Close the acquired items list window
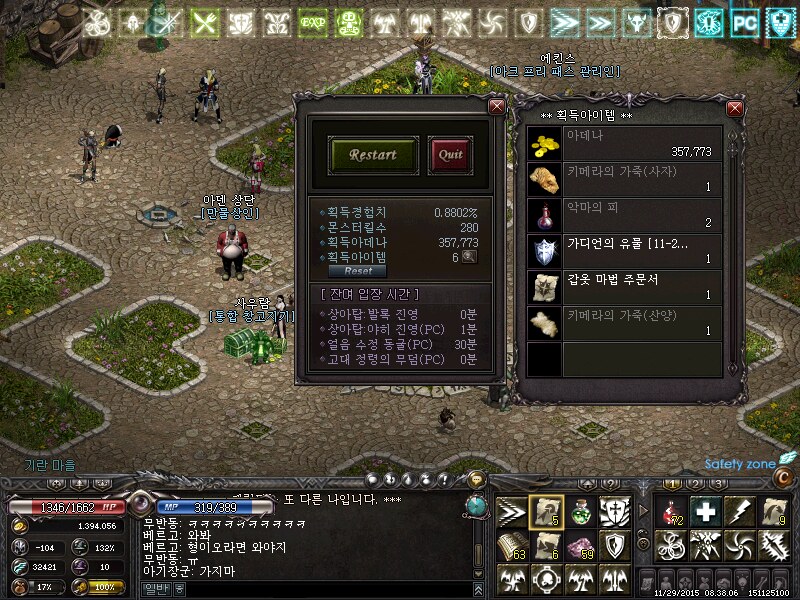This screenshot has height=600, width=800. (x=735, y=108)
